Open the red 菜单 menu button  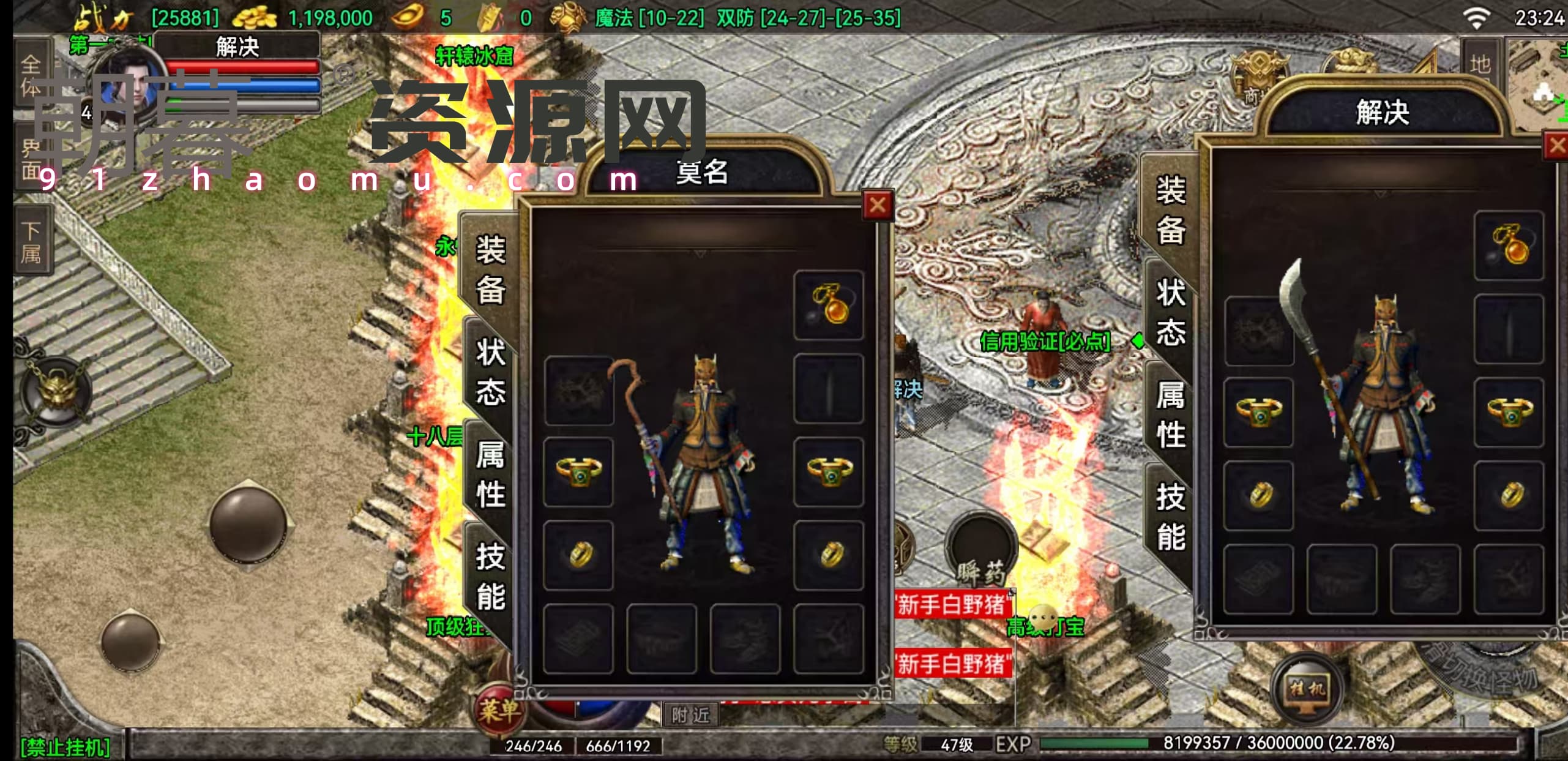click(499, 711)
